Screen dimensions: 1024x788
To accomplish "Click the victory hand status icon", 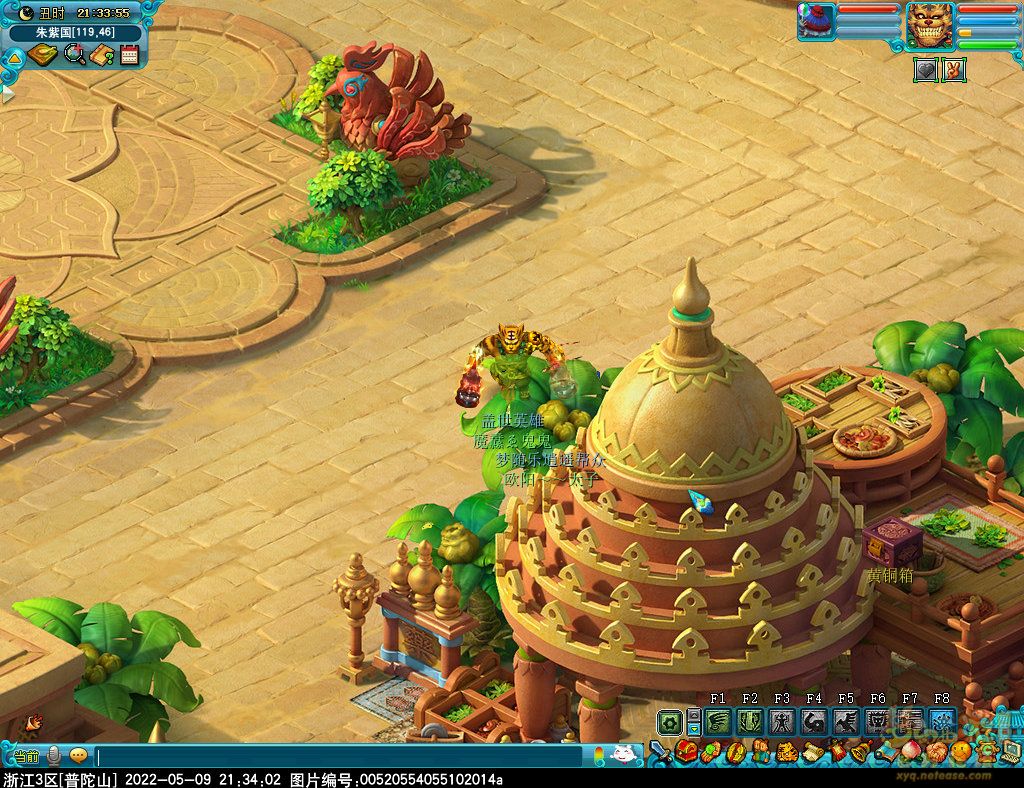I will (x=953, y=70).
